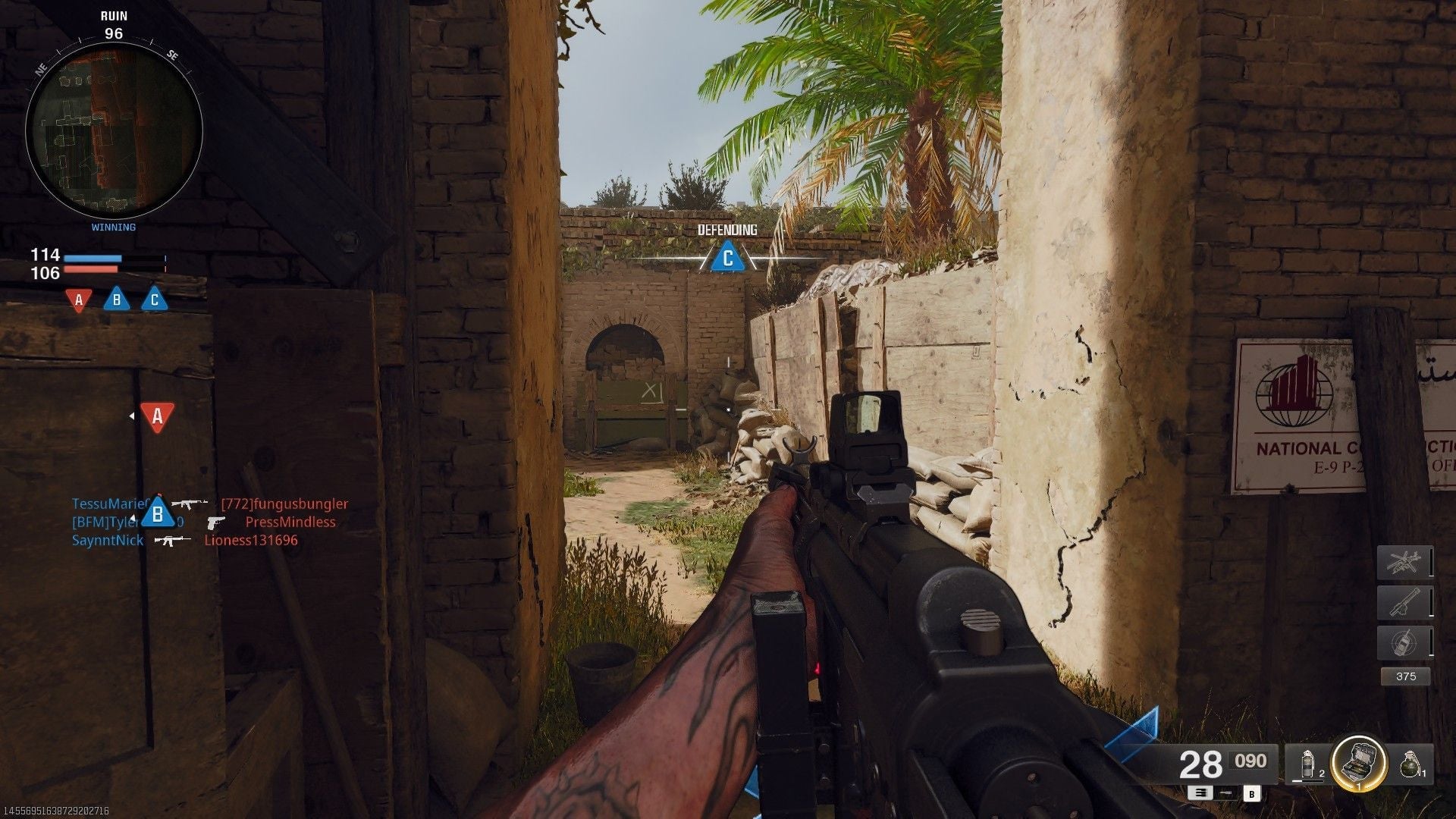This screenshot has width=1456, height=819.
Task: Click the stim shot equipment icon
Action: coord(1307,764)
